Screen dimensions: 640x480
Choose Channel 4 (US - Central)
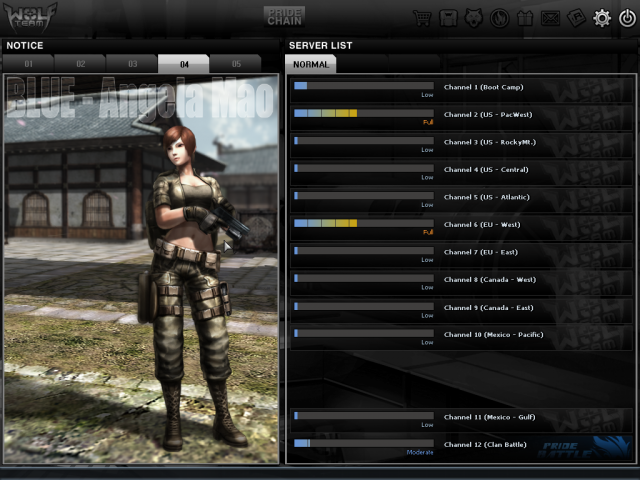click(489, 169)
